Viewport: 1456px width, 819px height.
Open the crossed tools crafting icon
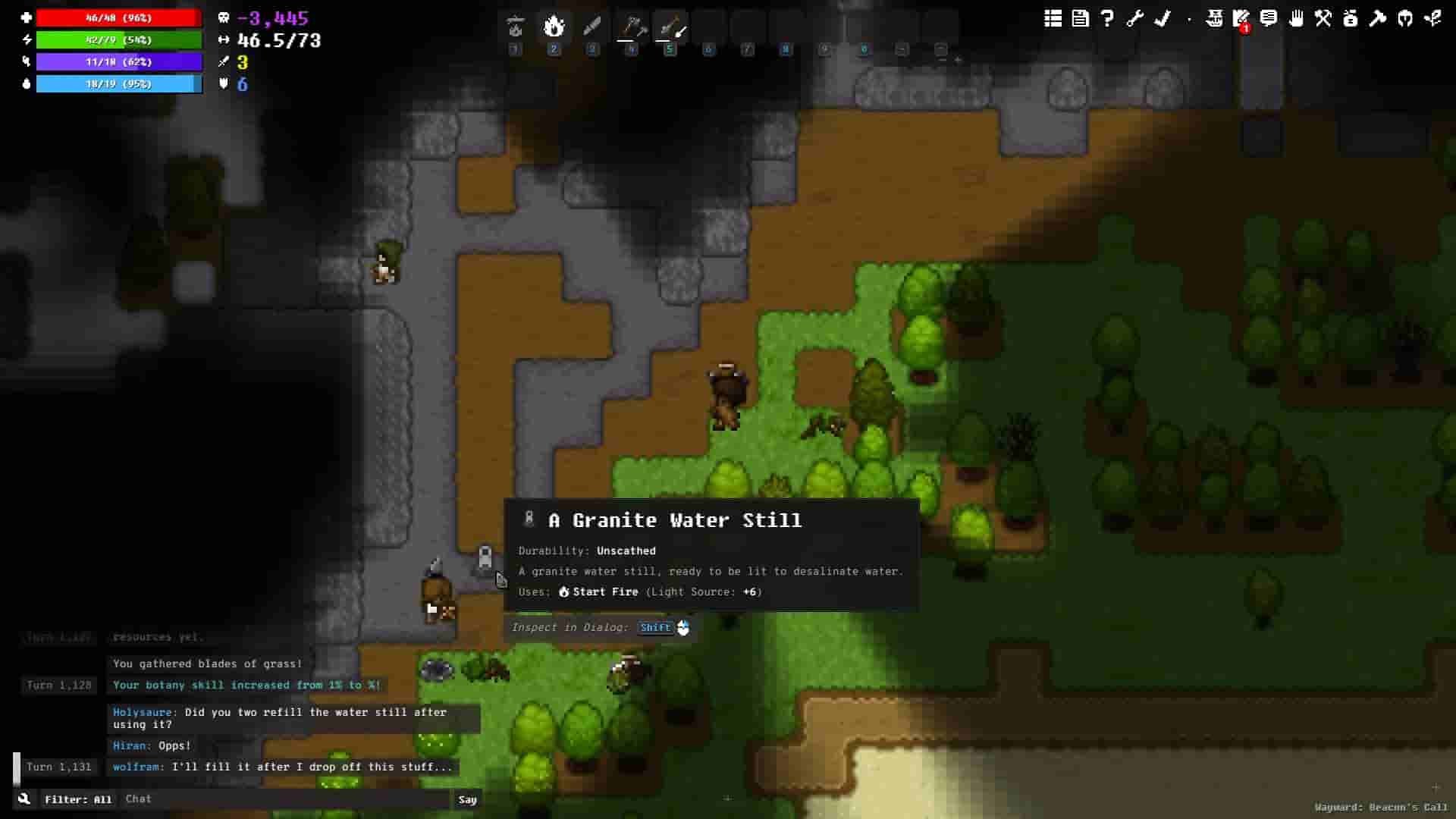pyautogui.click(x=1323, y=19)
